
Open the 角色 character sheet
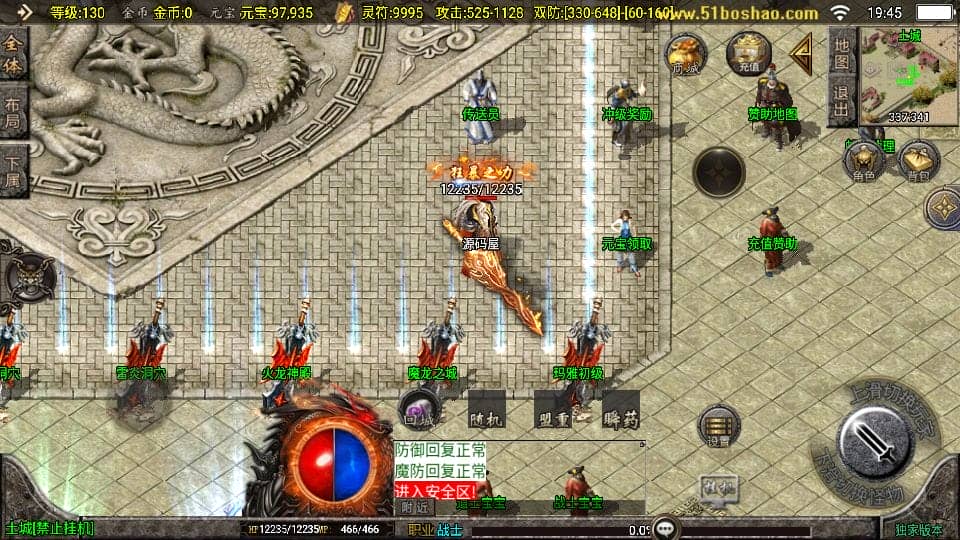863,162
